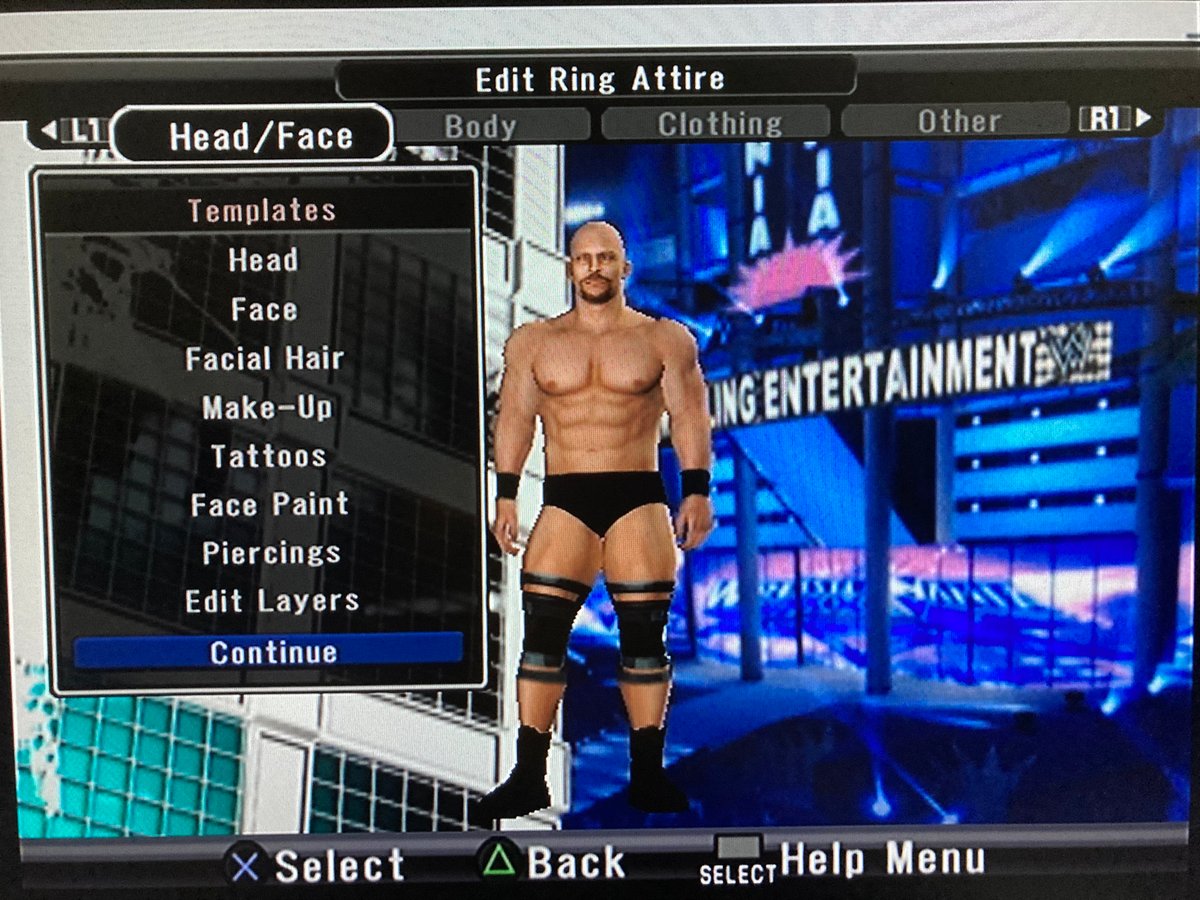Click the highlighted Continue option
Image resolution: width=1200 pixels, height=900 pixels.
[273, 652]
